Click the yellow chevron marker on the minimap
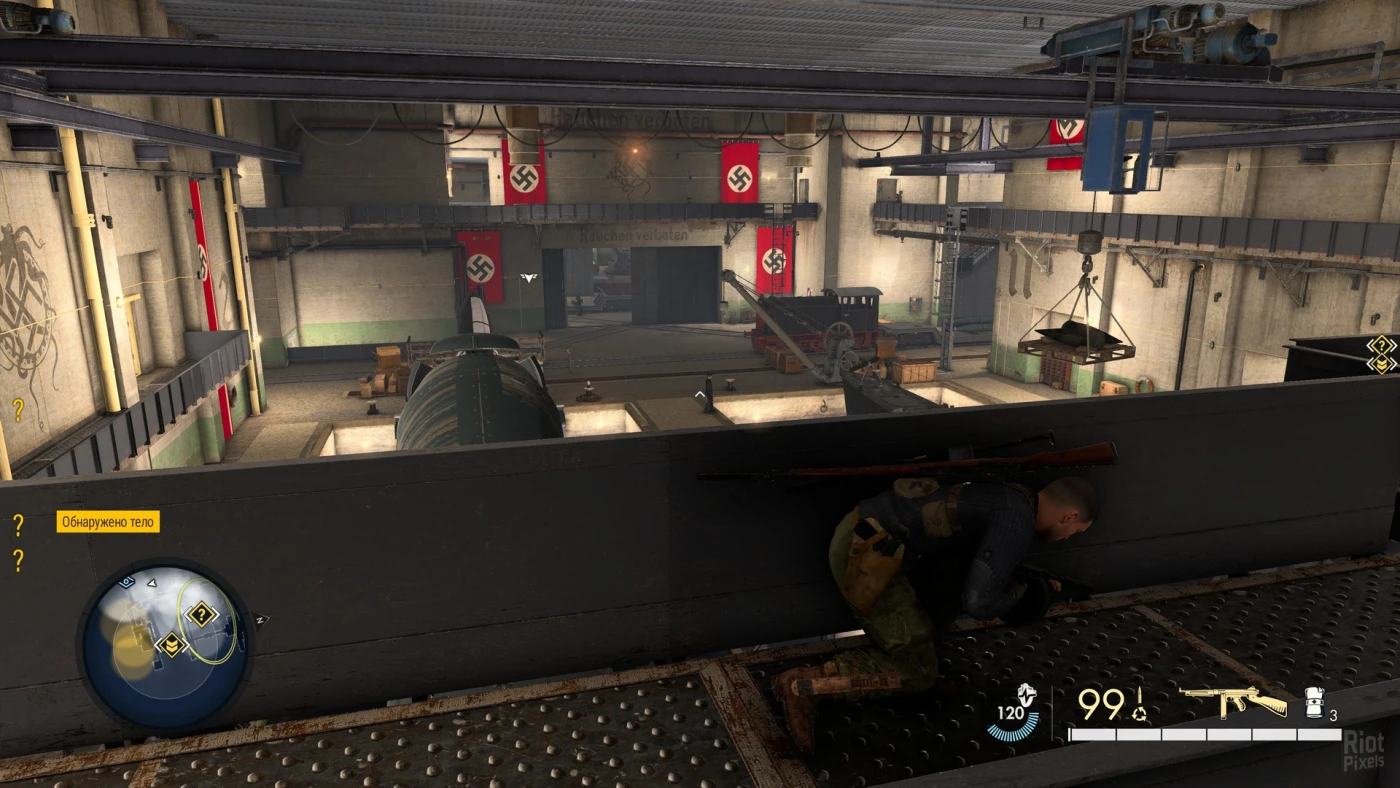 pyautogui.click(x=171, y=644)
